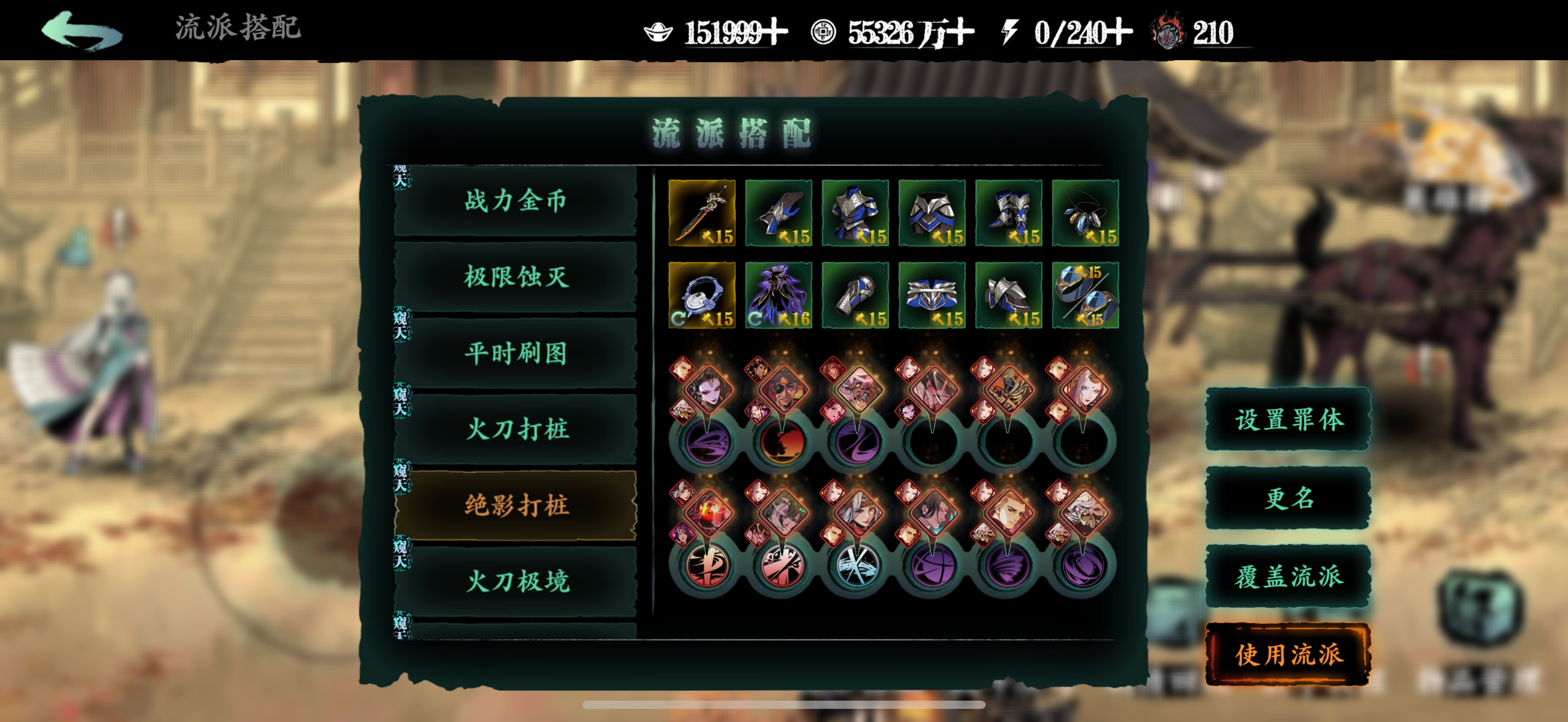Open the necklace accessory slot
Screen dimensions: 1568x722
coord(1085,214)
